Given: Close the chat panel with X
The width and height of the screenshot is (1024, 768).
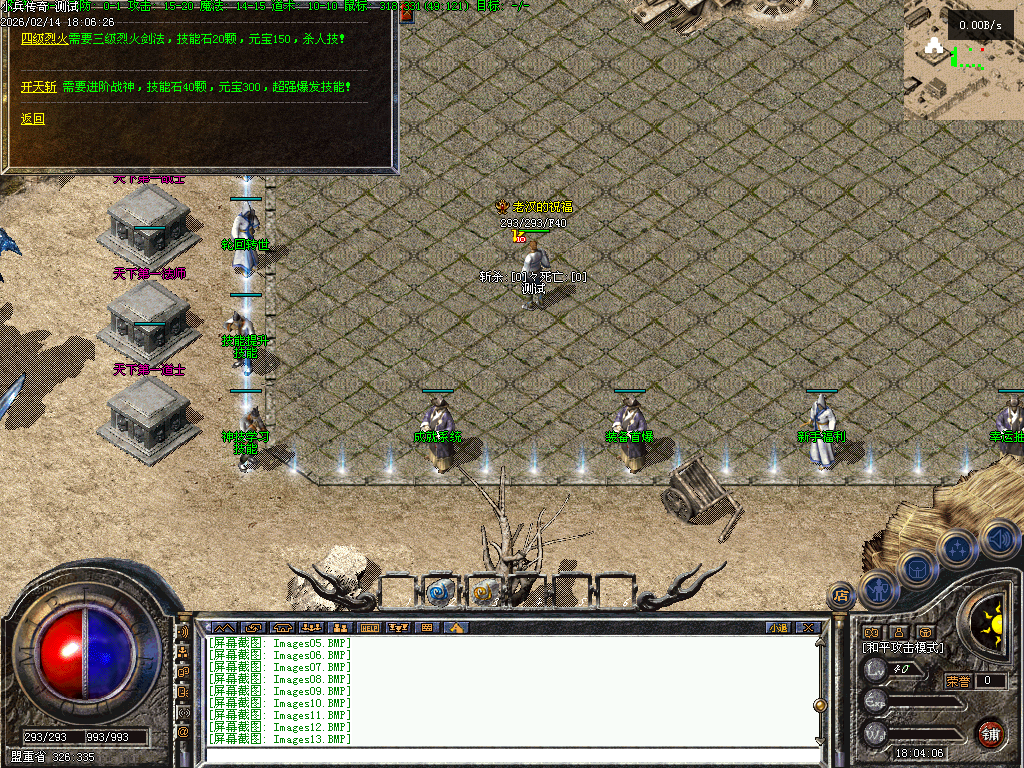Looking at the screenshot, I should coord(807,628).
